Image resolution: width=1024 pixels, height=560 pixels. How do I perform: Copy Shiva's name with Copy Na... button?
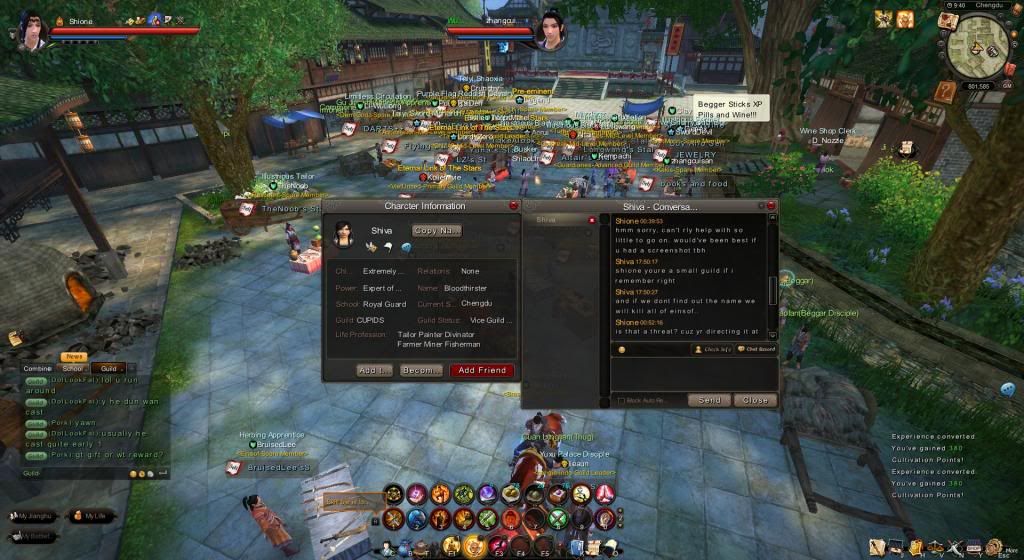click(437, 230)
